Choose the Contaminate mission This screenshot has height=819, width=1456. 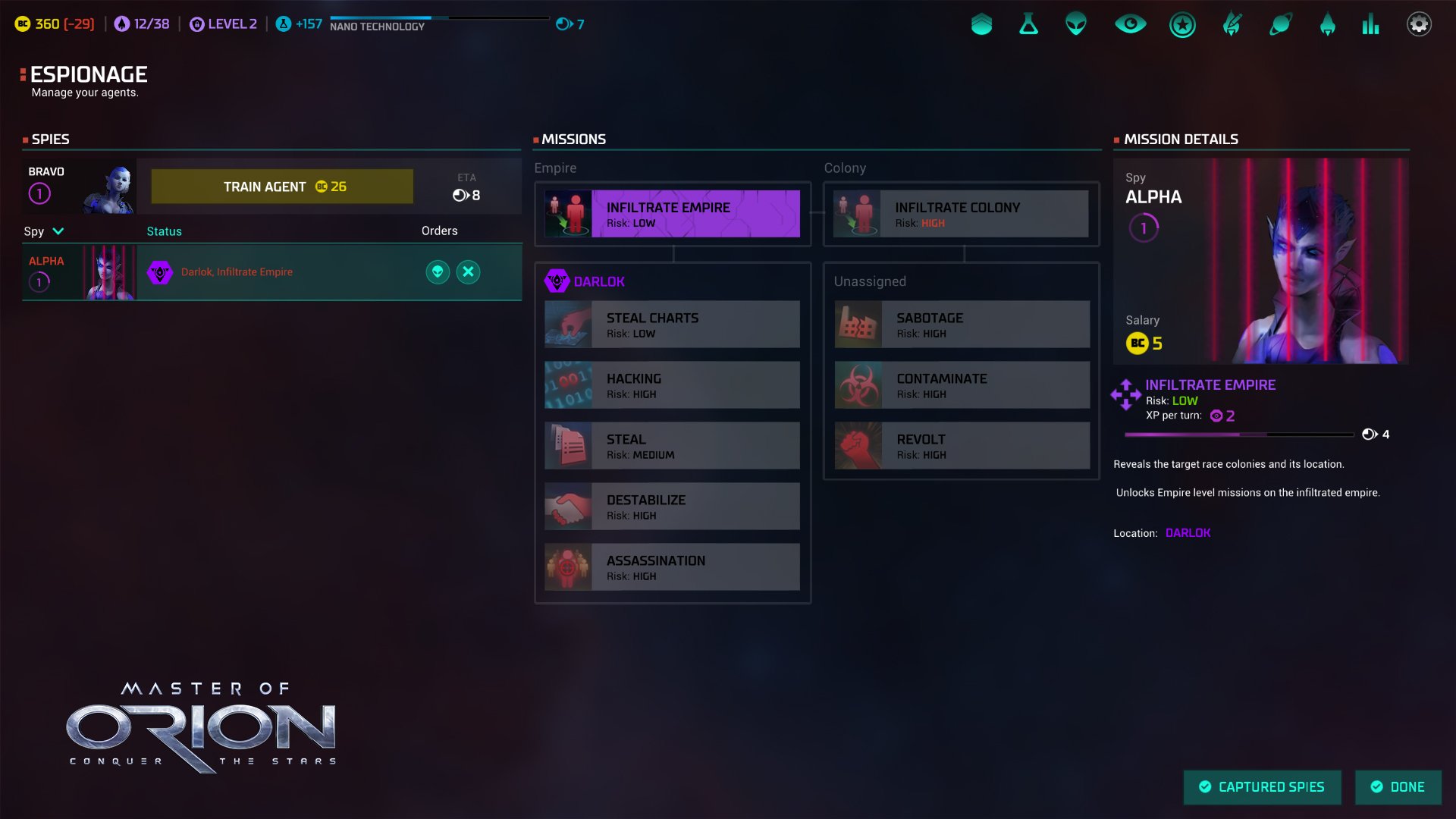pos(962,385)
